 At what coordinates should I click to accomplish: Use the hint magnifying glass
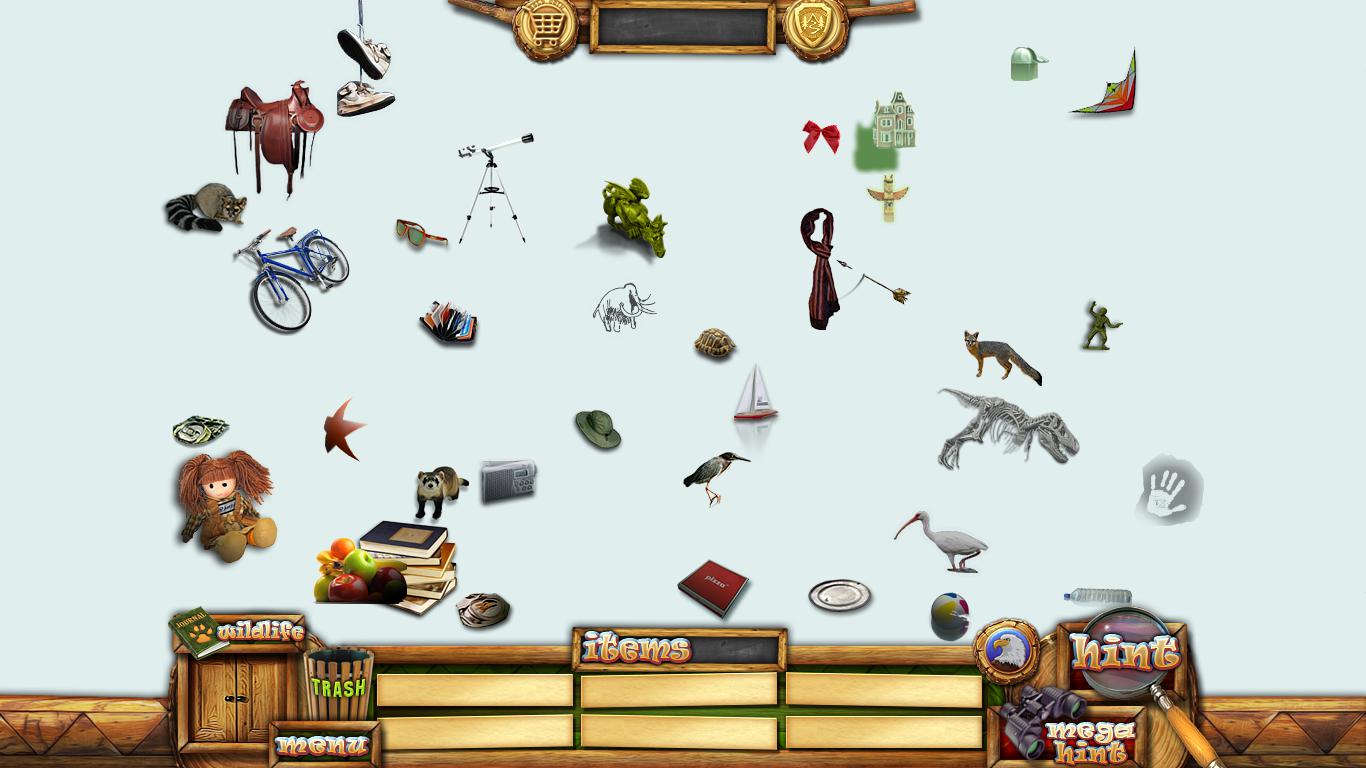coord(1126,653)
